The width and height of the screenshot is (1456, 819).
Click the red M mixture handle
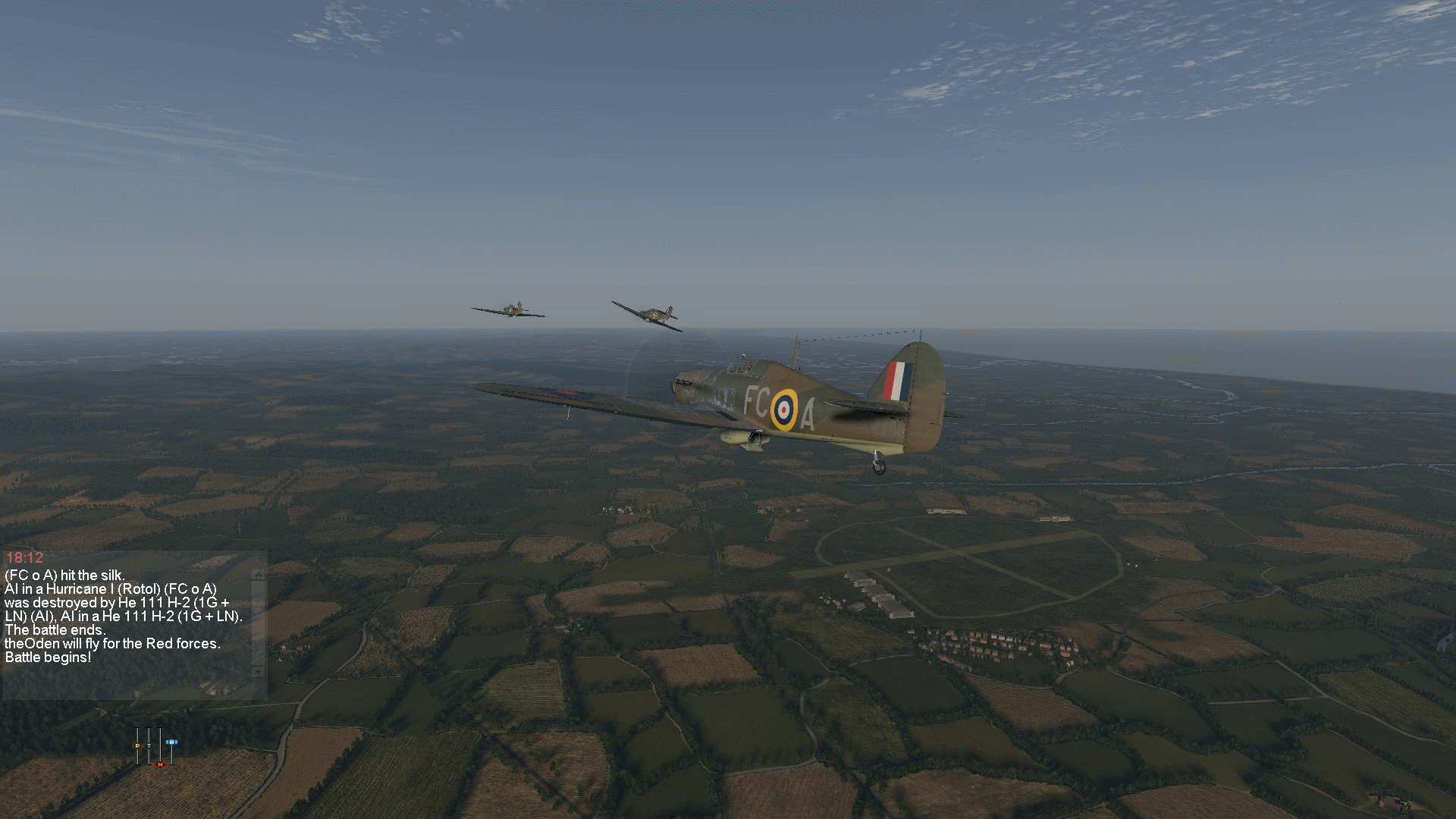point(160,764)
